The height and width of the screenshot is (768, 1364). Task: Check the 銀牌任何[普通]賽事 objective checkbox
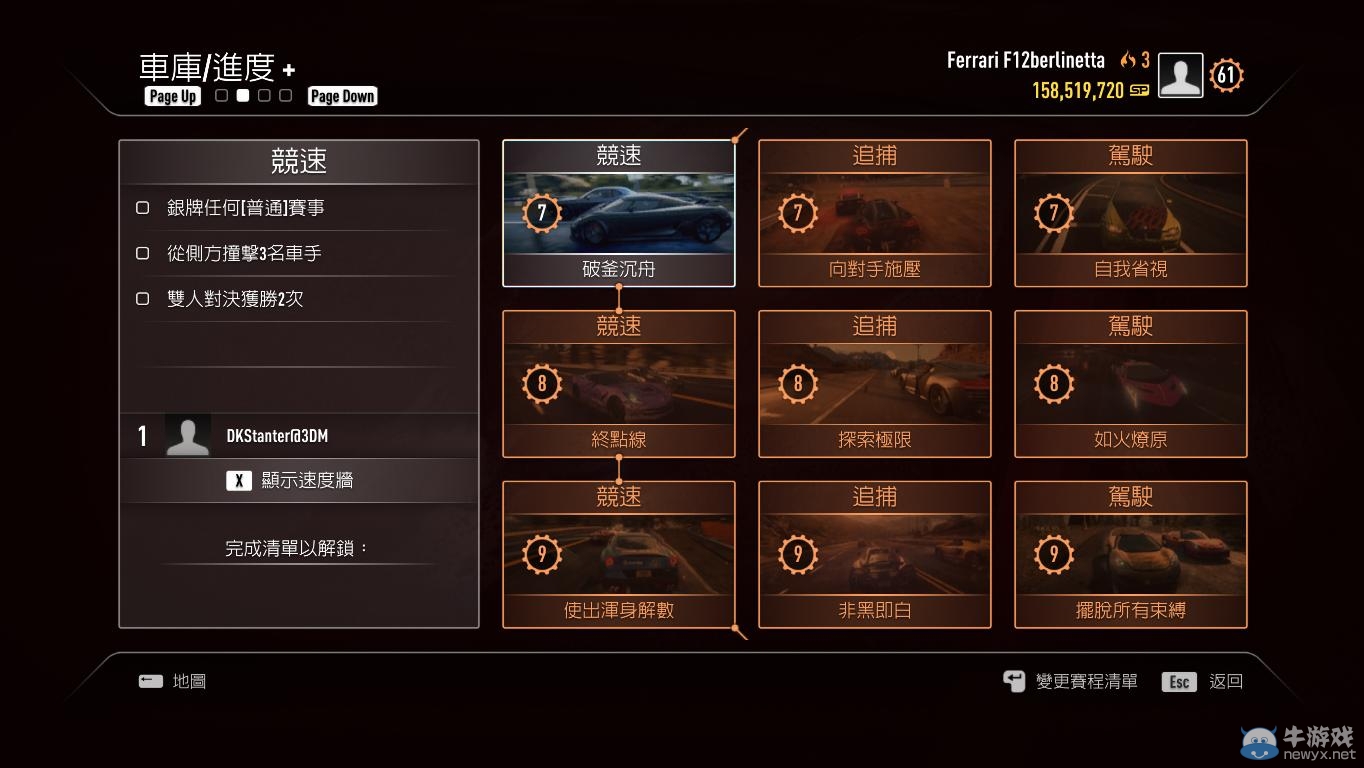[x=142, y=207]
